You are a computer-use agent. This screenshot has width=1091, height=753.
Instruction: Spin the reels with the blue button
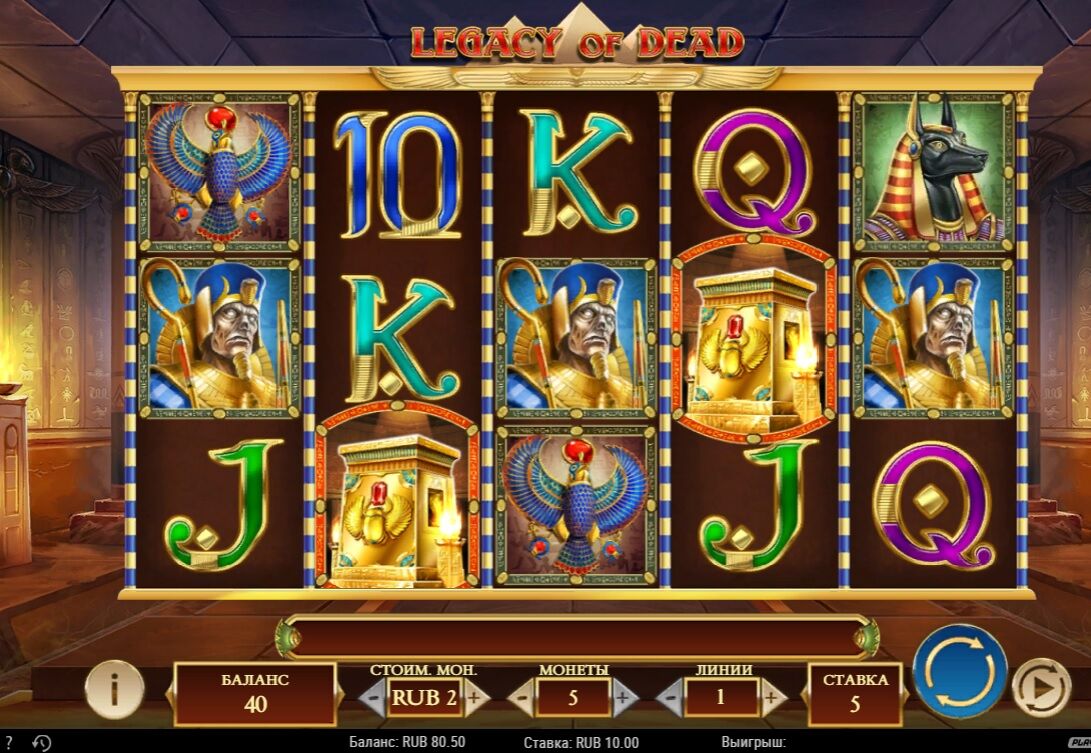coord(960,672)
